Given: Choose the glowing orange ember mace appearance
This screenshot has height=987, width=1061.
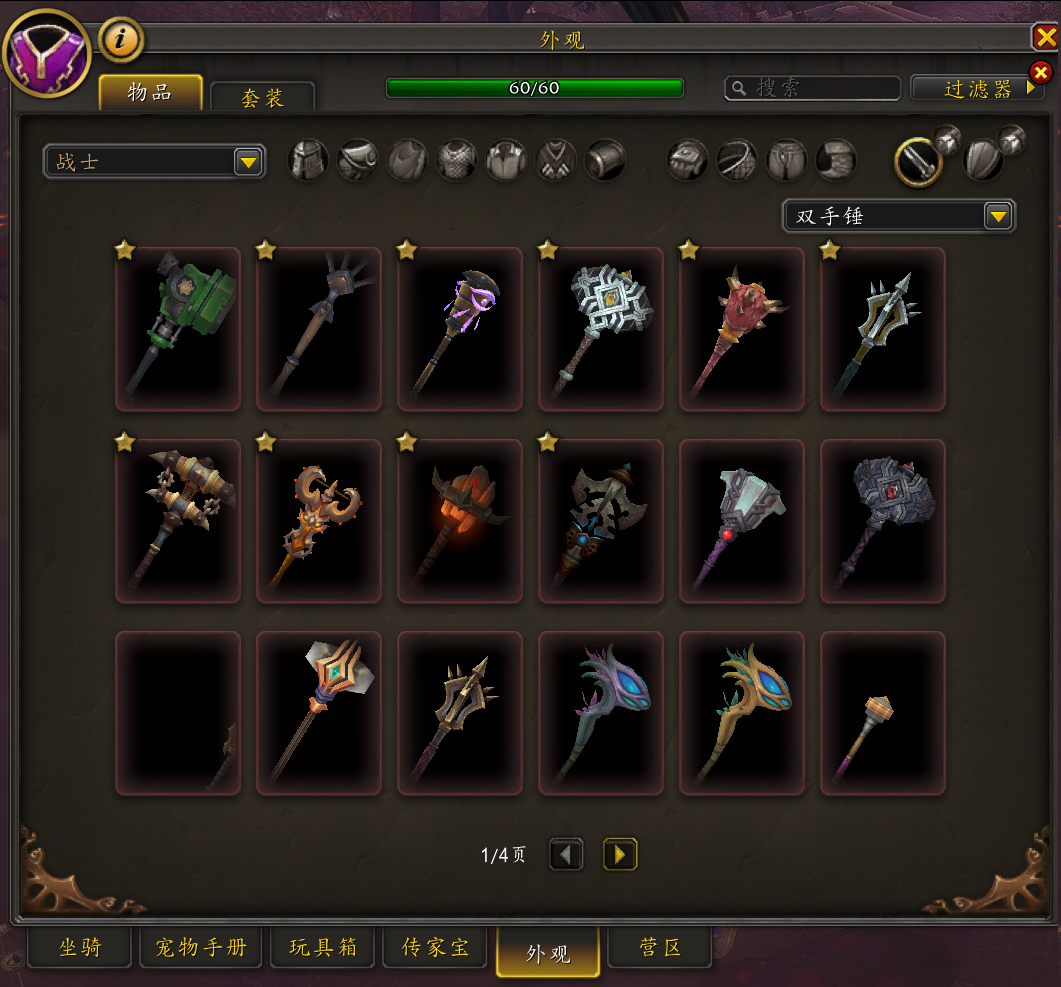Looking at the screenshot, I should (x=460, y=521).
